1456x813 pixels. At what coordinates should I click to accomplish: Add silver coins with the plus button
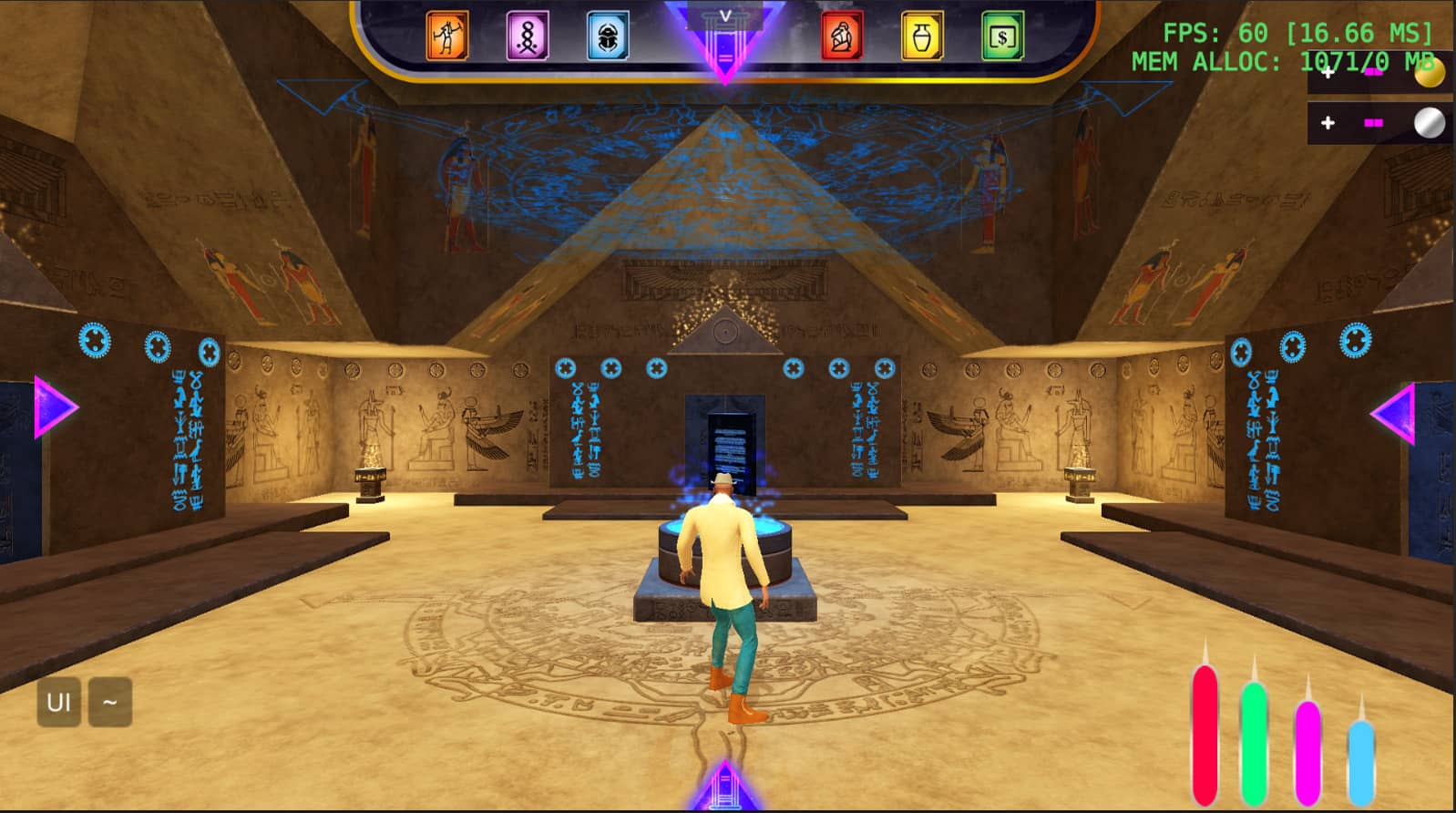1328,123
